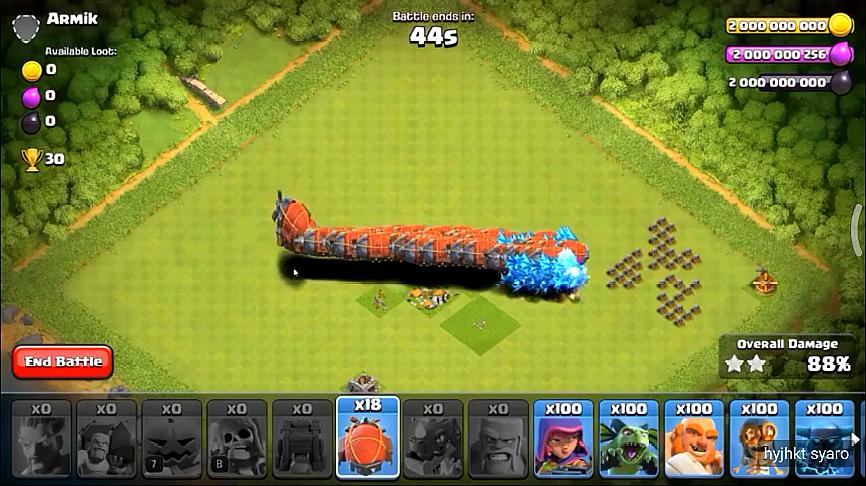Choose the Archer troop slot
The height and width of the screenshot is (486, 866).
563,440
